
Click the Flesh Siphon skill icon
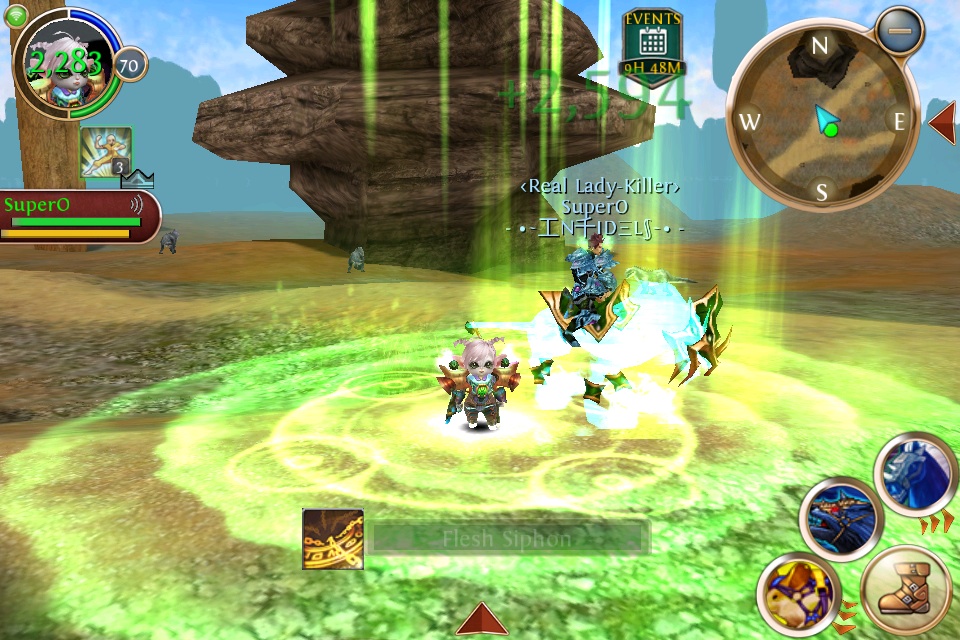tap(333, 539)
